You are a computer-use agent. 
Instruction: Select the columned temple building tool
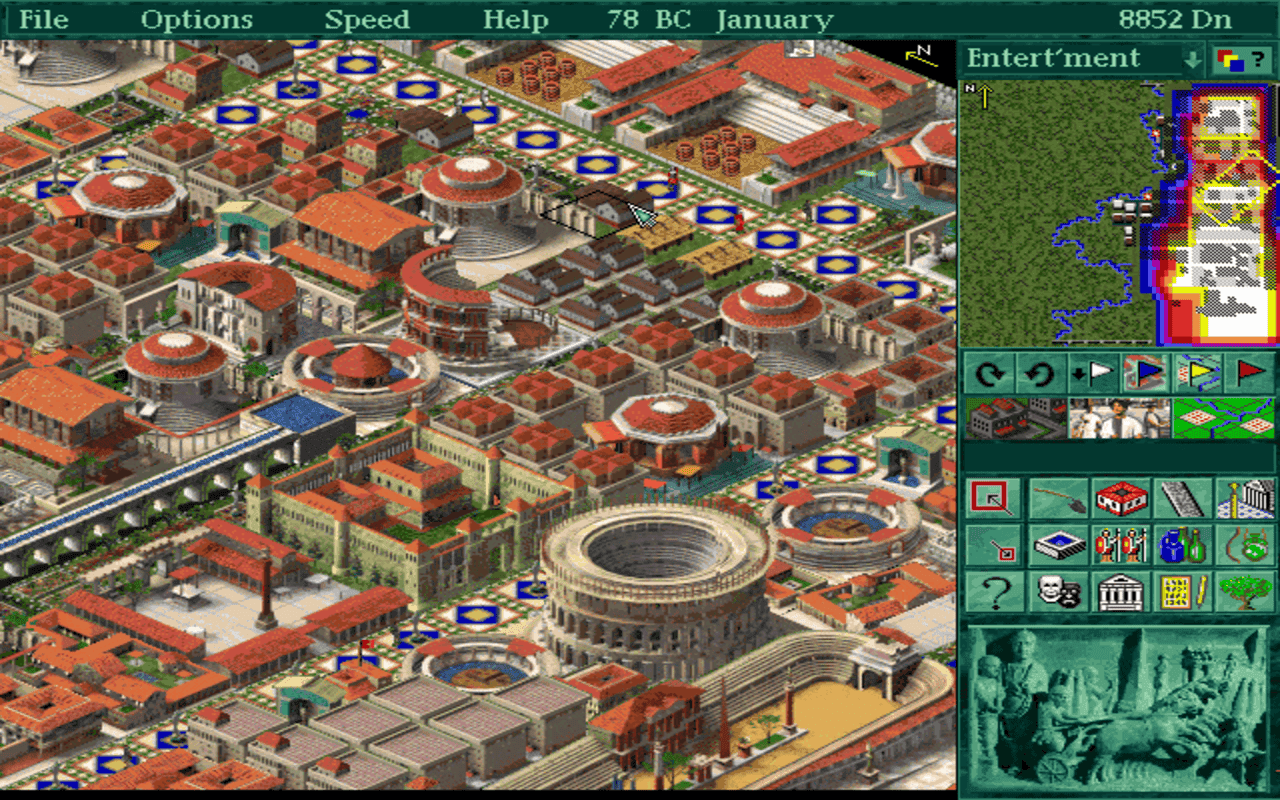[1119, 592]
